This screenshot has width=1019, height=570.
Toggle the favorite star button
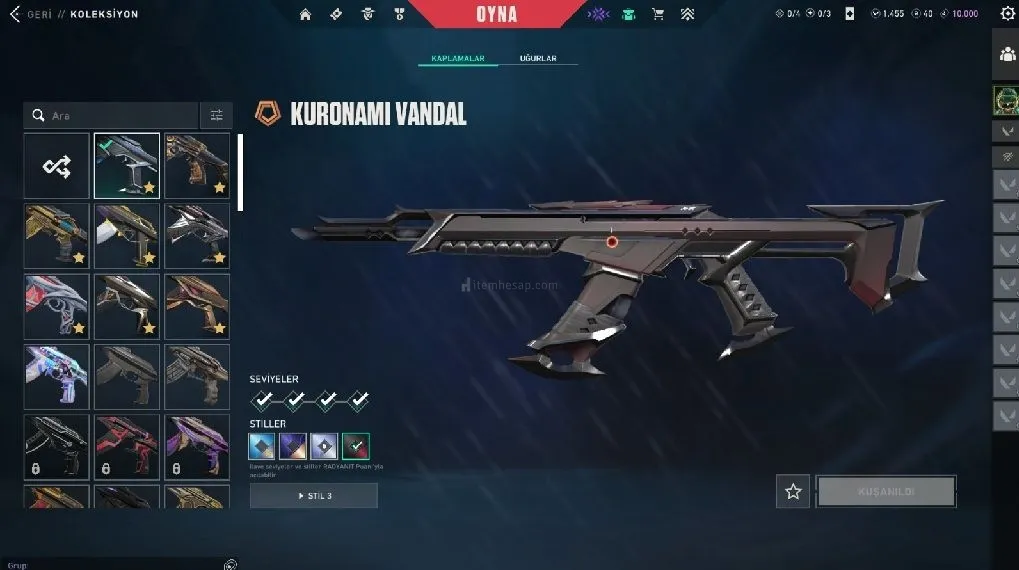793,491
